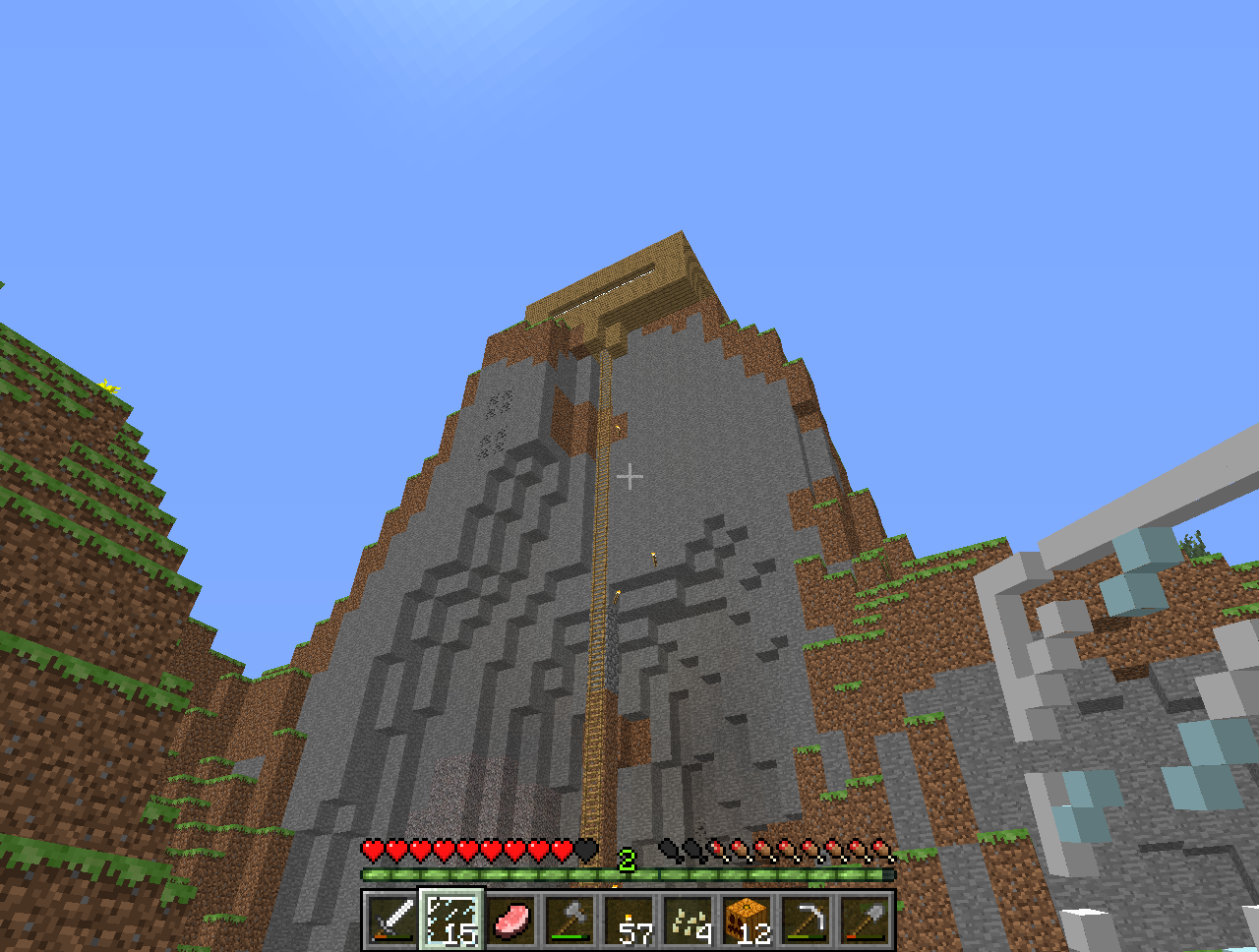Select the glass pane stack slot
Image resolution: width=1259 pixels, height=952 pixels.
click(x=451, y=921)
